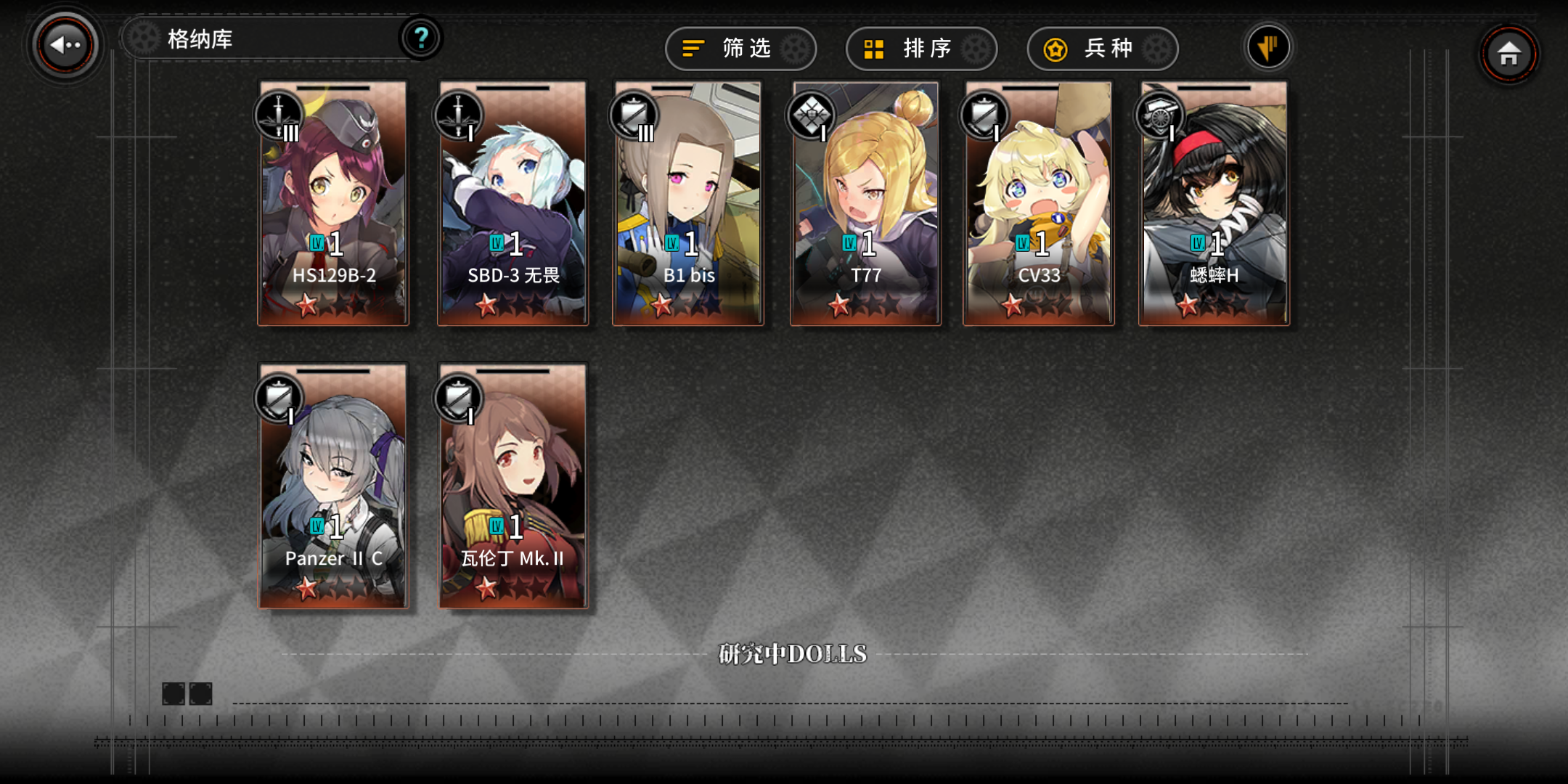Select the artillery class icon on 蟋蟀H
The image size is (1568, 784).
pyautogui.click(x=1160, y=115)
